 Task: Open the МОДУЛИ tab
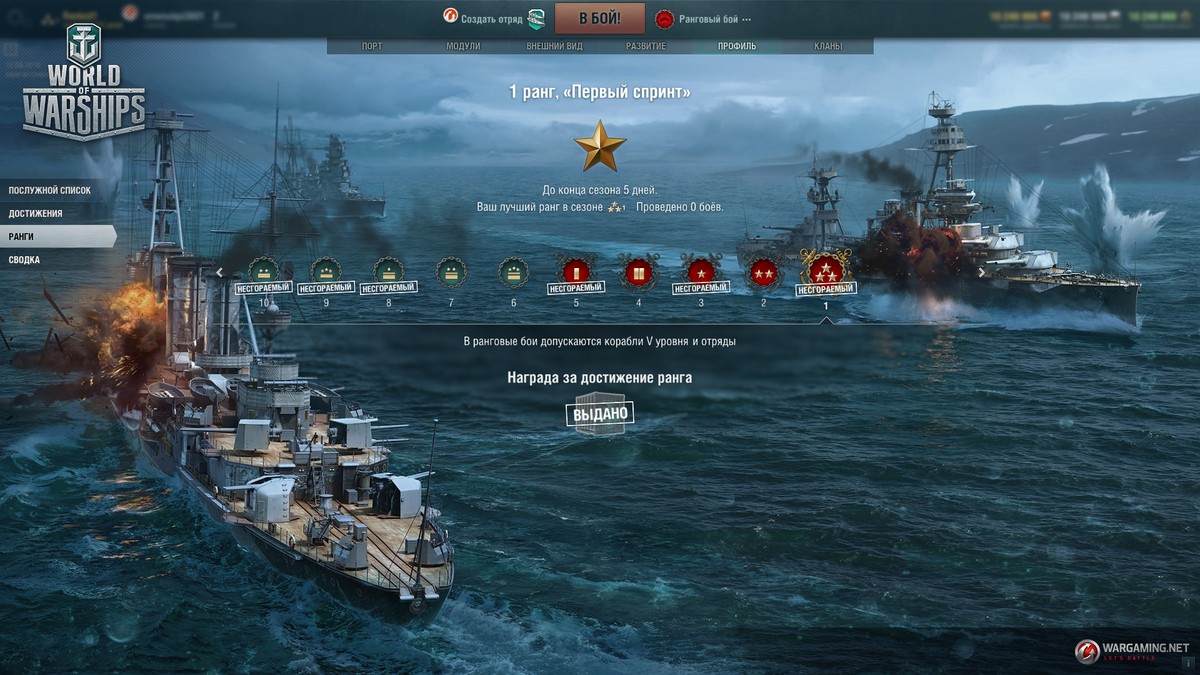click(463, 46)
